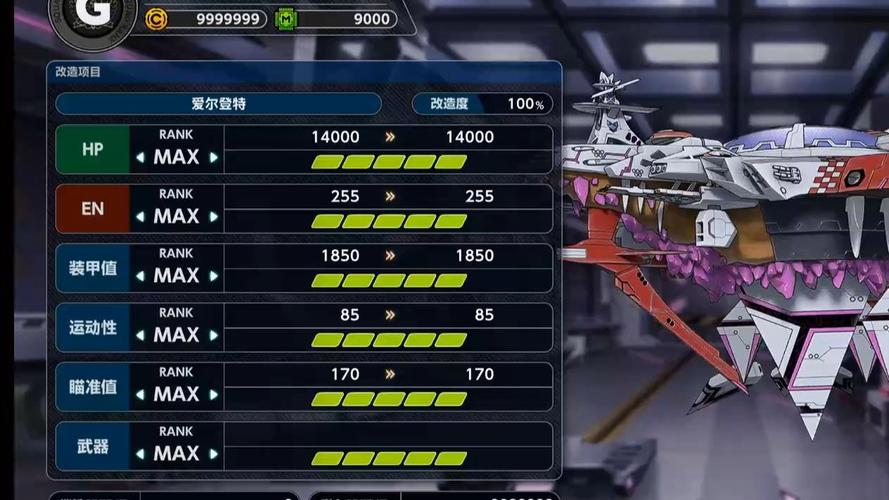Increase HP rank with right arrow
This screenshot has height=500, width=889.
click(x=213, y=158)
